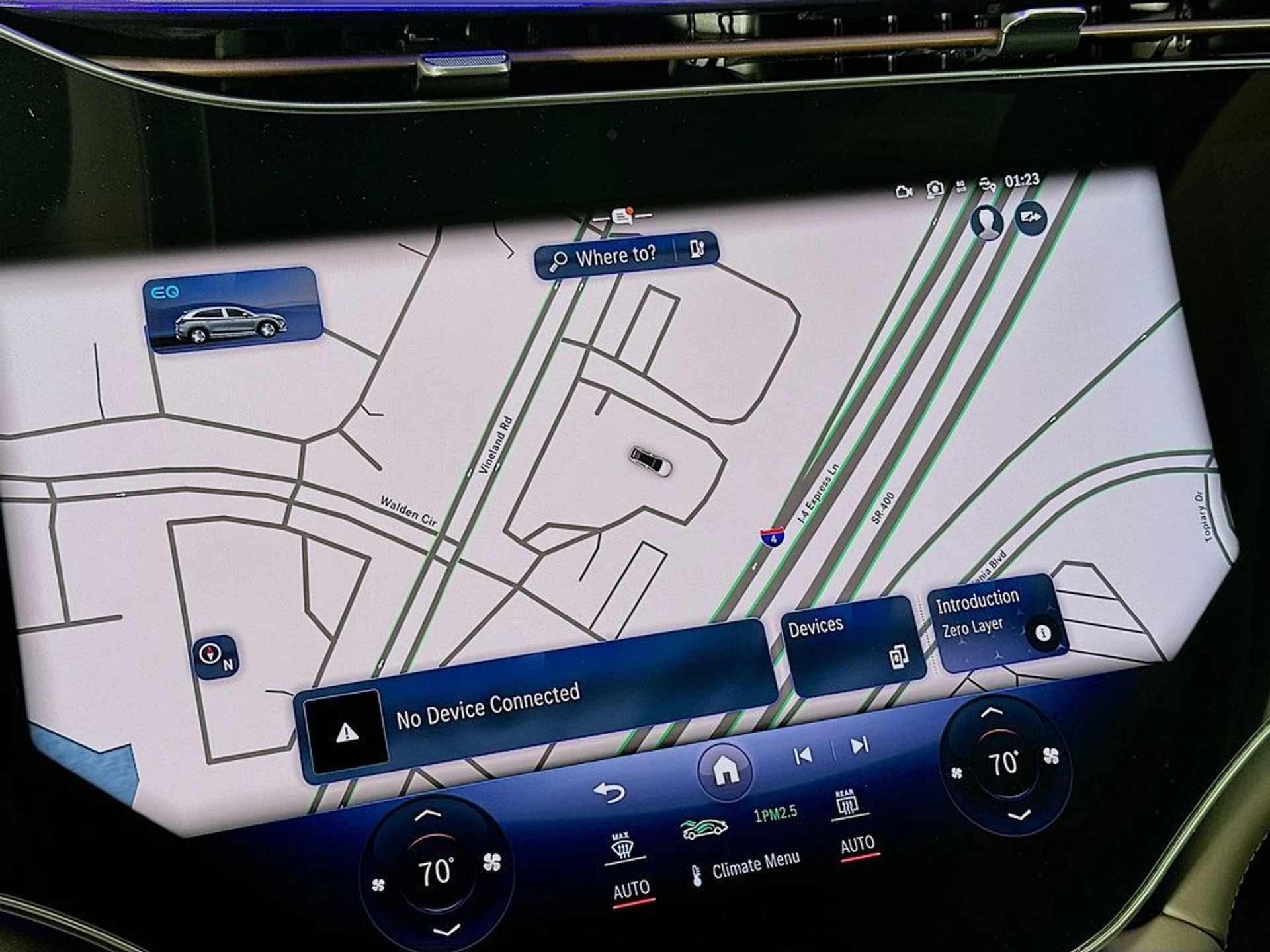Go to the home screen
1270x952 pixels.
click(x=725, y=770)
